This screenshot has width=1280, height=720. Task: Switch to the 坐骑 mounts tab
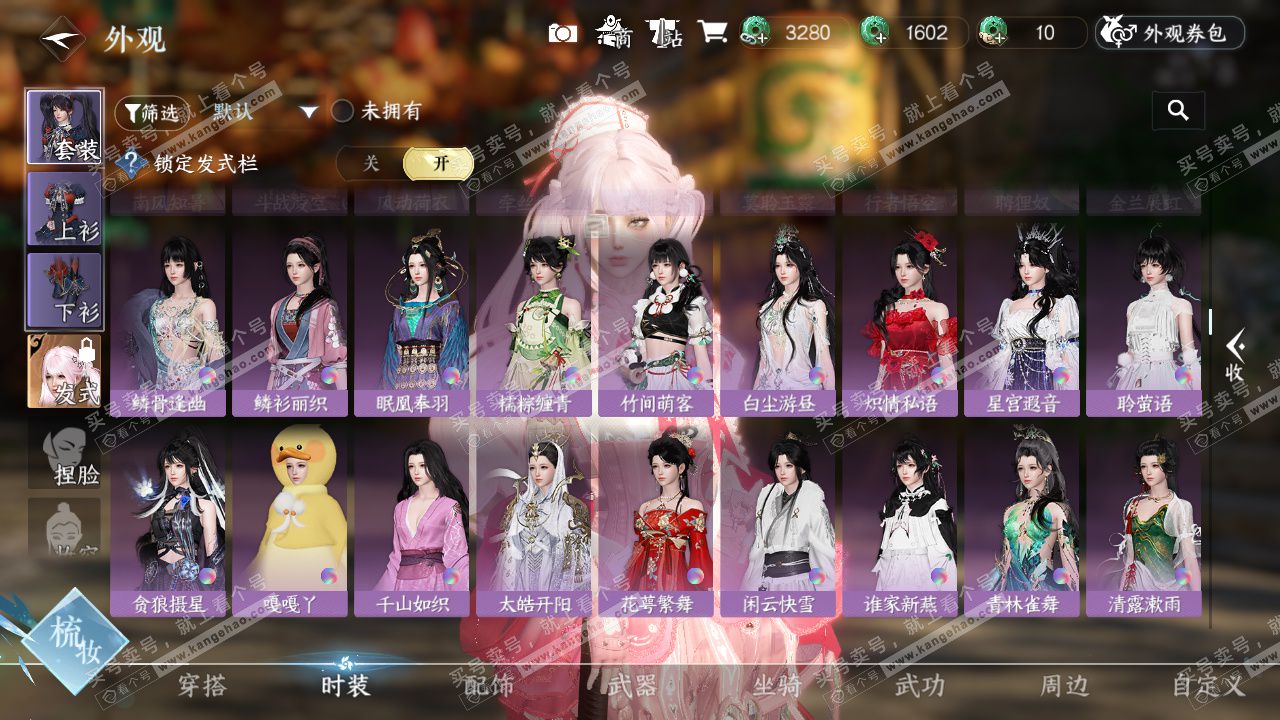click(777, 686)
